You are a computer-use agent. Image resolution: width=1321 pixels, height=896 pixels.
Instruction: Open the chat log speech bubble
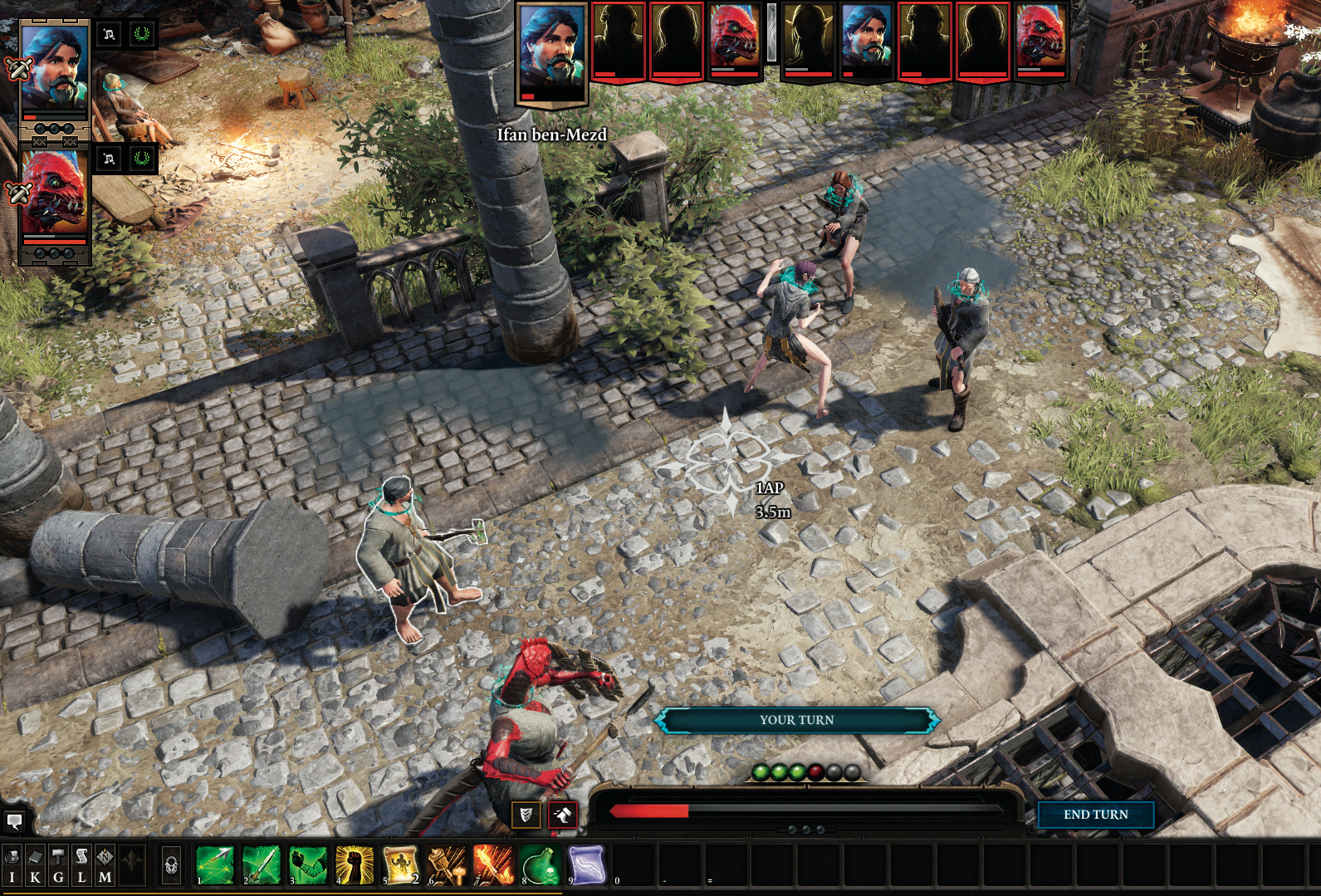[14, 821]
